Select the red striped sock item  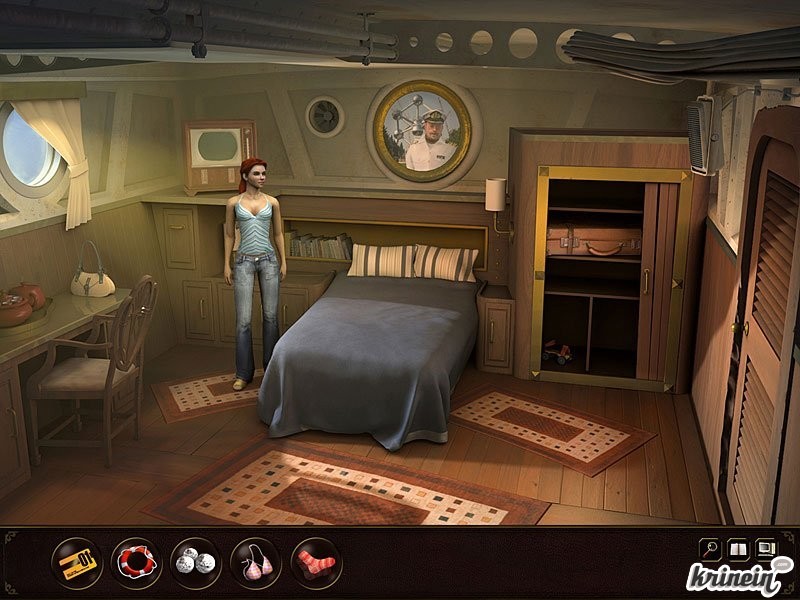click(x=316, y=563)
